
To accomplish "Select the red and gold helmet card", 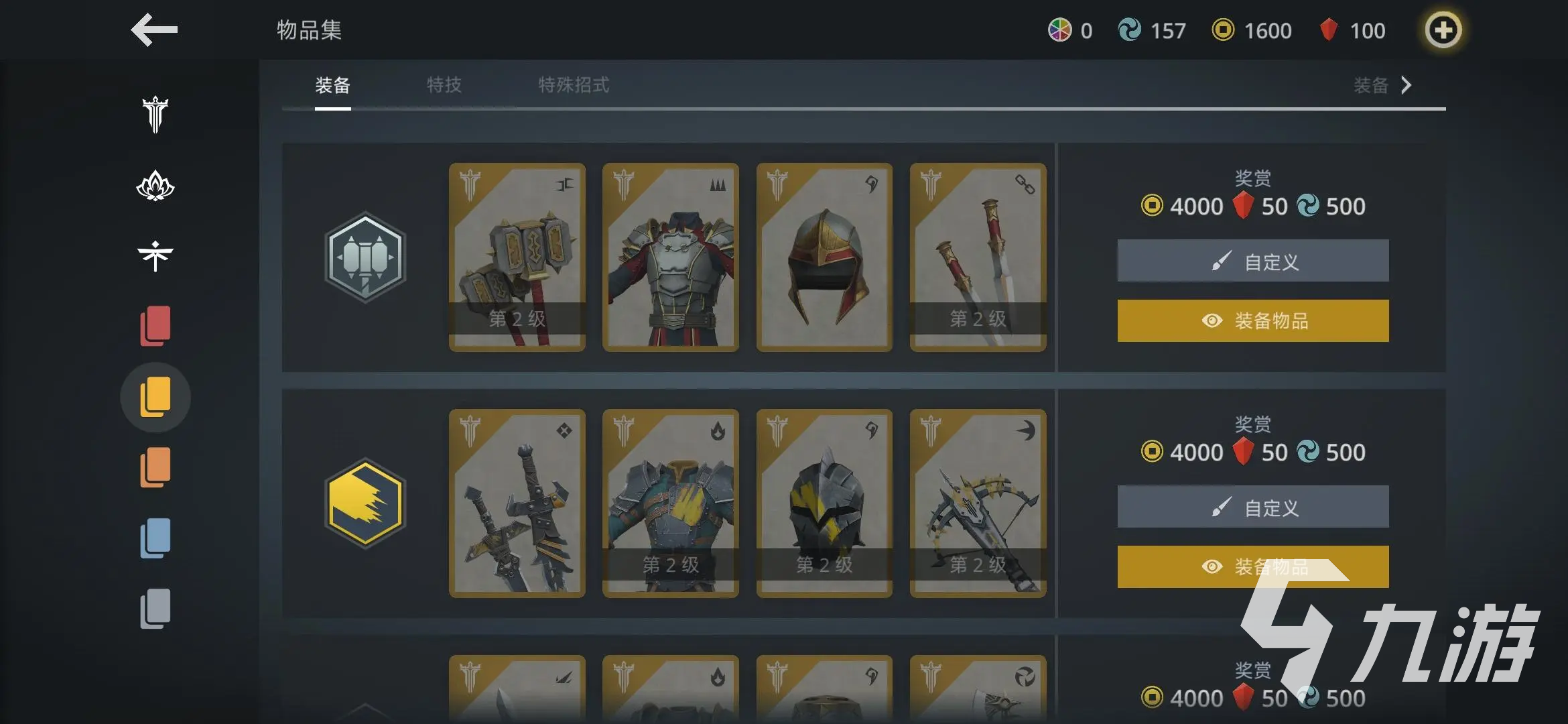I will (824, 257).
